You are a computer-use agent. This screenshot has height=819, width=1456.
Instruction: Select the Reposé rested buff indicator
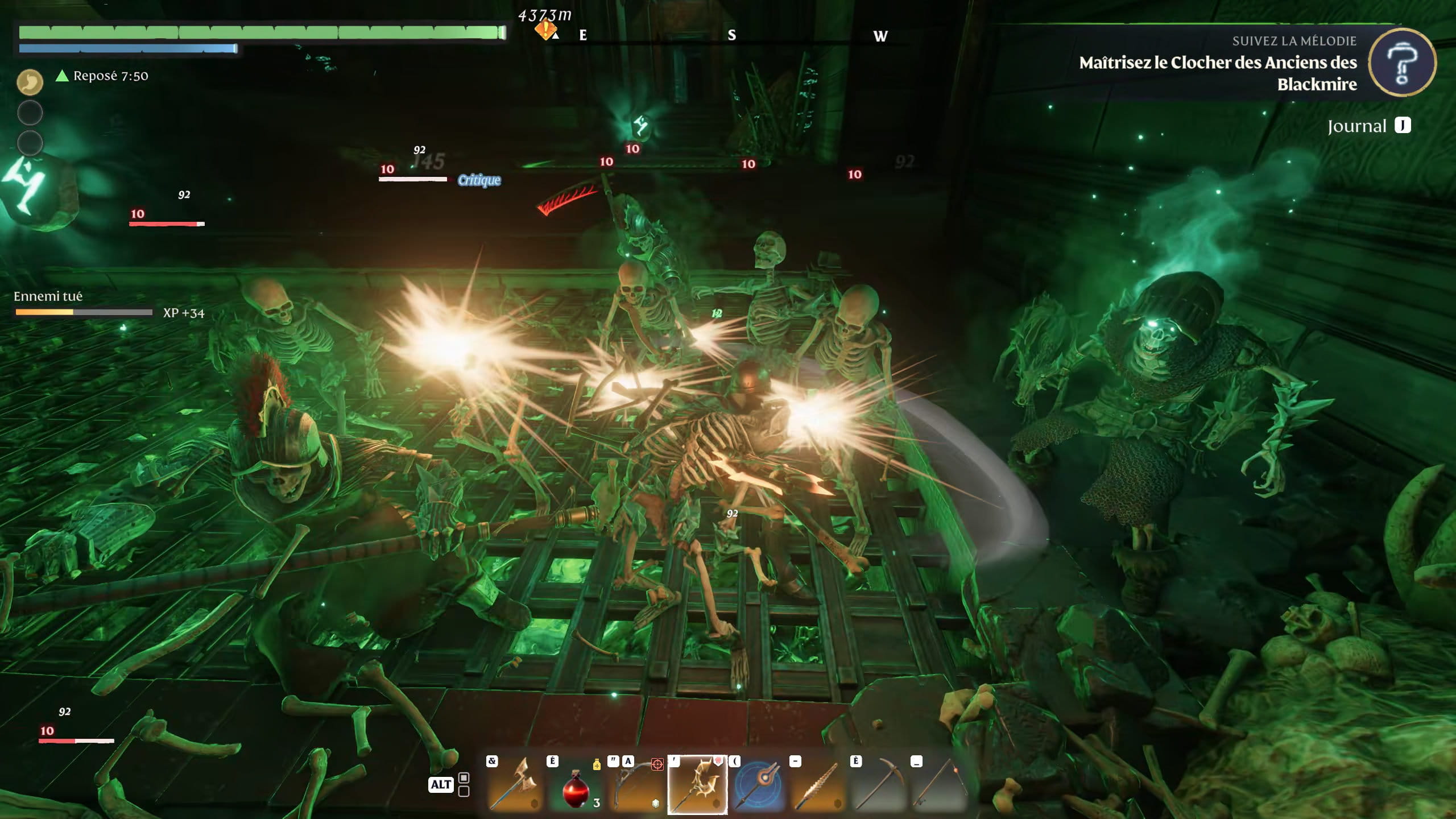(x=102, y=76)
